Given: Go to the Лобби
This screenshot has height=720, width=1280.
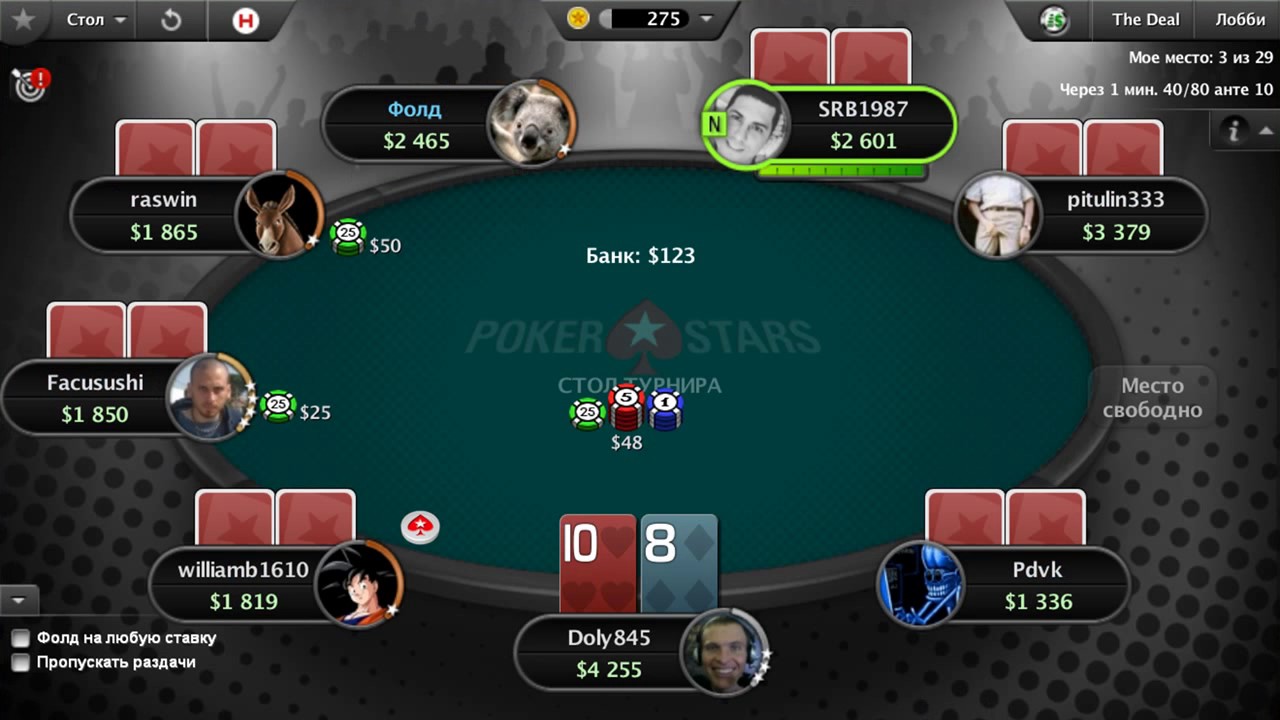Looking at the screenshot, I should [1240, 20].
